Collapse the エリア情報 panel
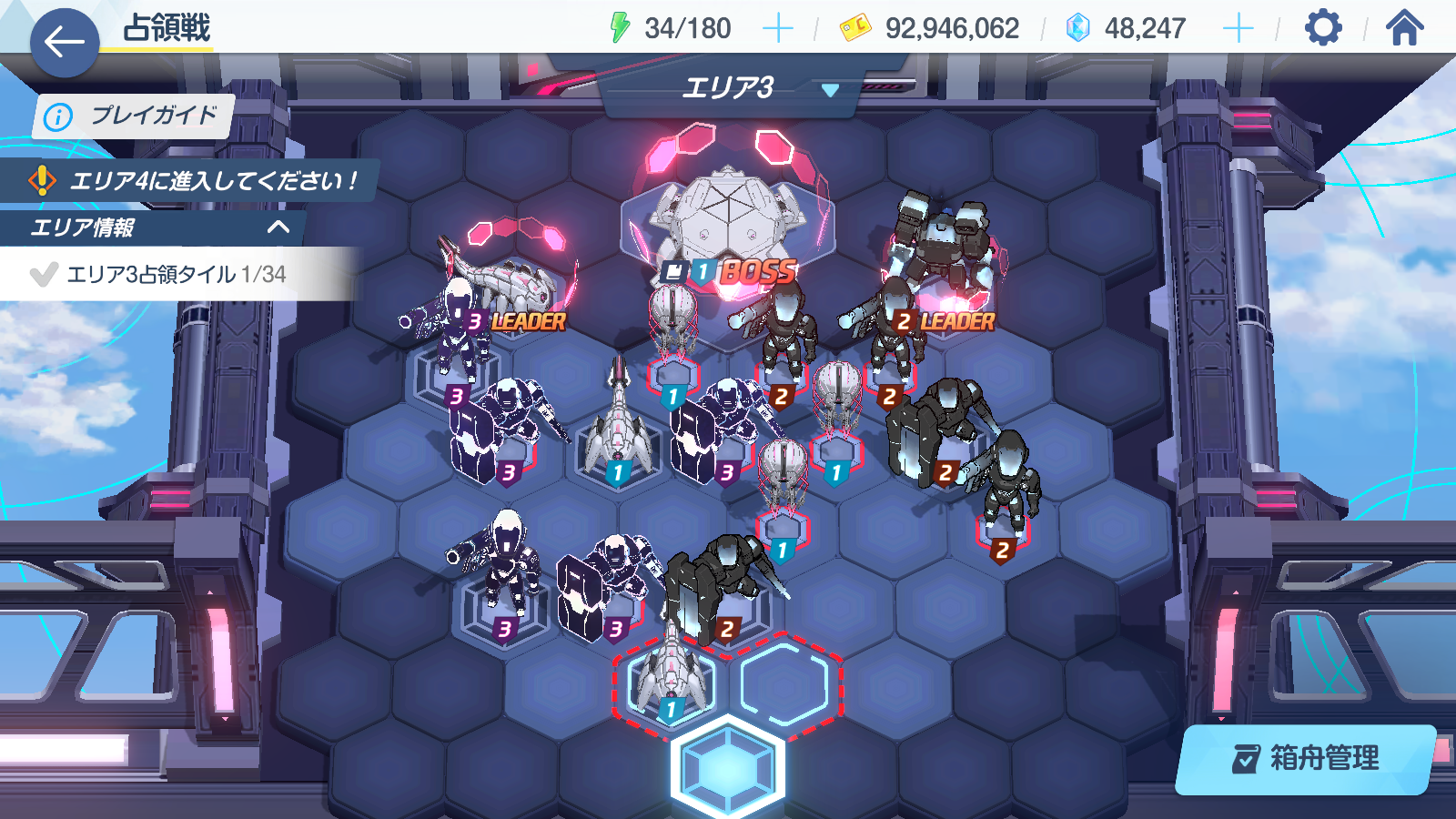This screenshot has height=819, width=1456. pyautogui.click(x=278, y=227)
